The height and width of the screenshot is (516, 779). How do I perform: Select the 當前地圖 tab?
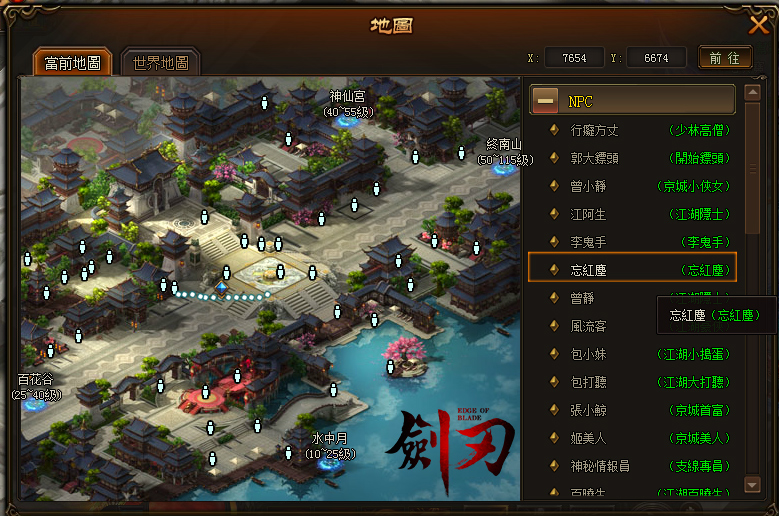click(x=73, y=63)
